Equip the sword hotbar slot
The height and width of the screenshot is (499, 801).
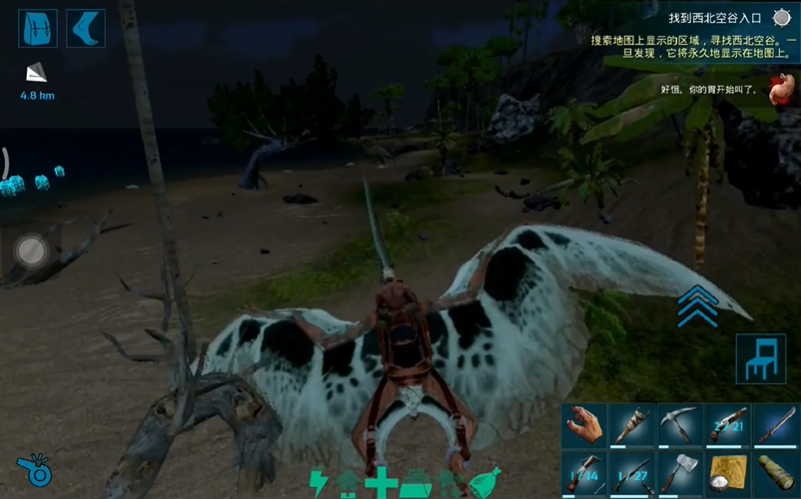(775, 426)
